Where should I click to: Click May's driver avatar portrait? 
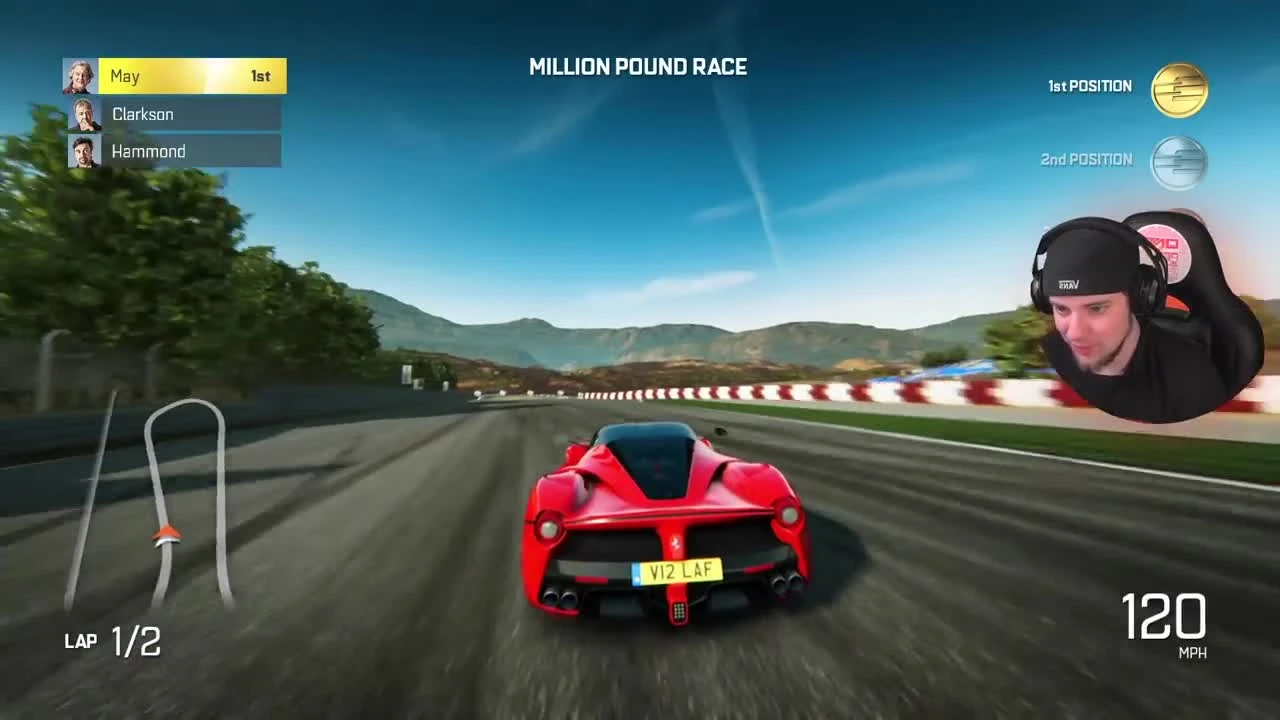coord(82,76)
